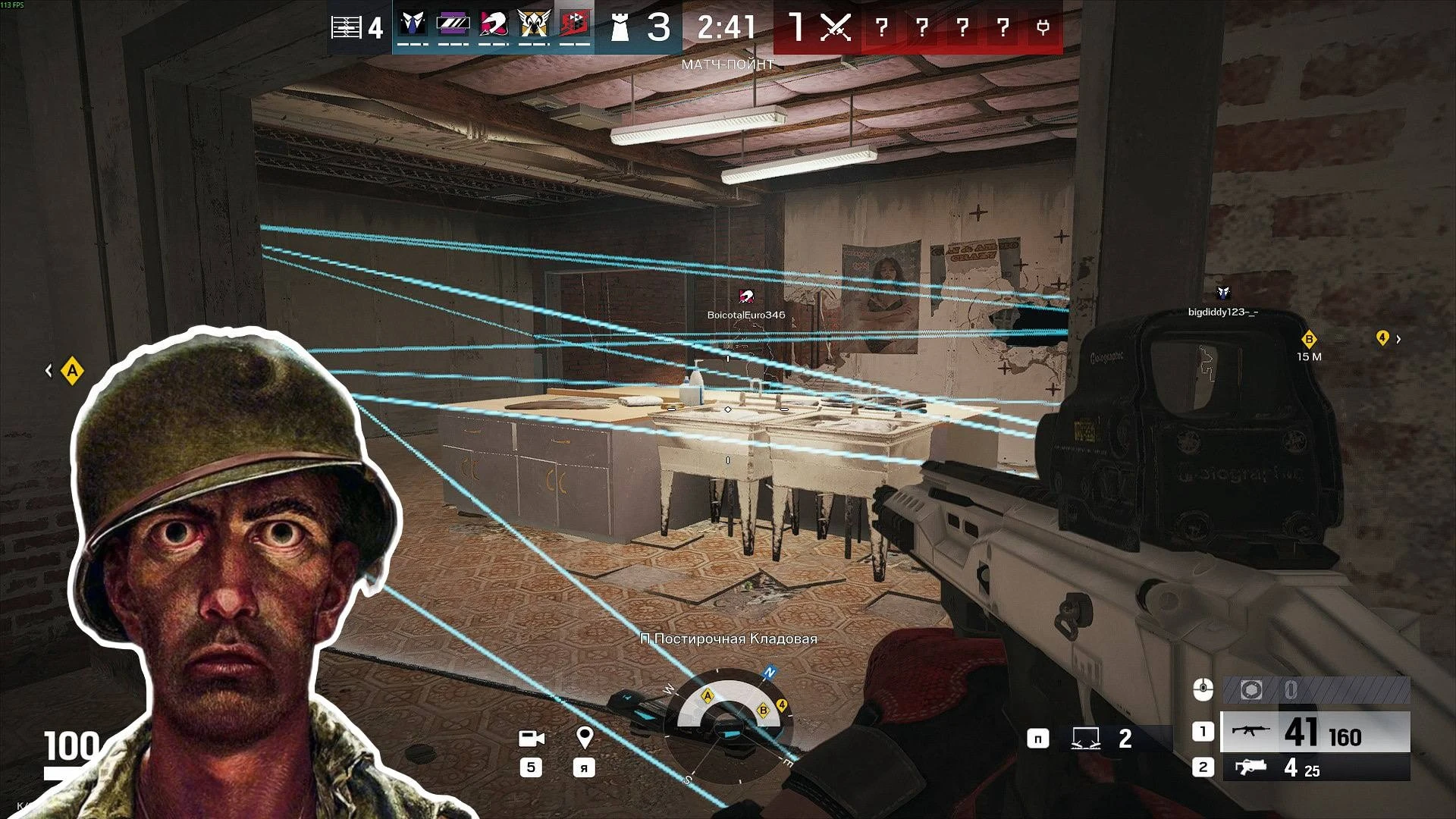Expand the chevron arrow beside the B waypoint
This screenshot has width=1456, height=819.
point(1399,340)
